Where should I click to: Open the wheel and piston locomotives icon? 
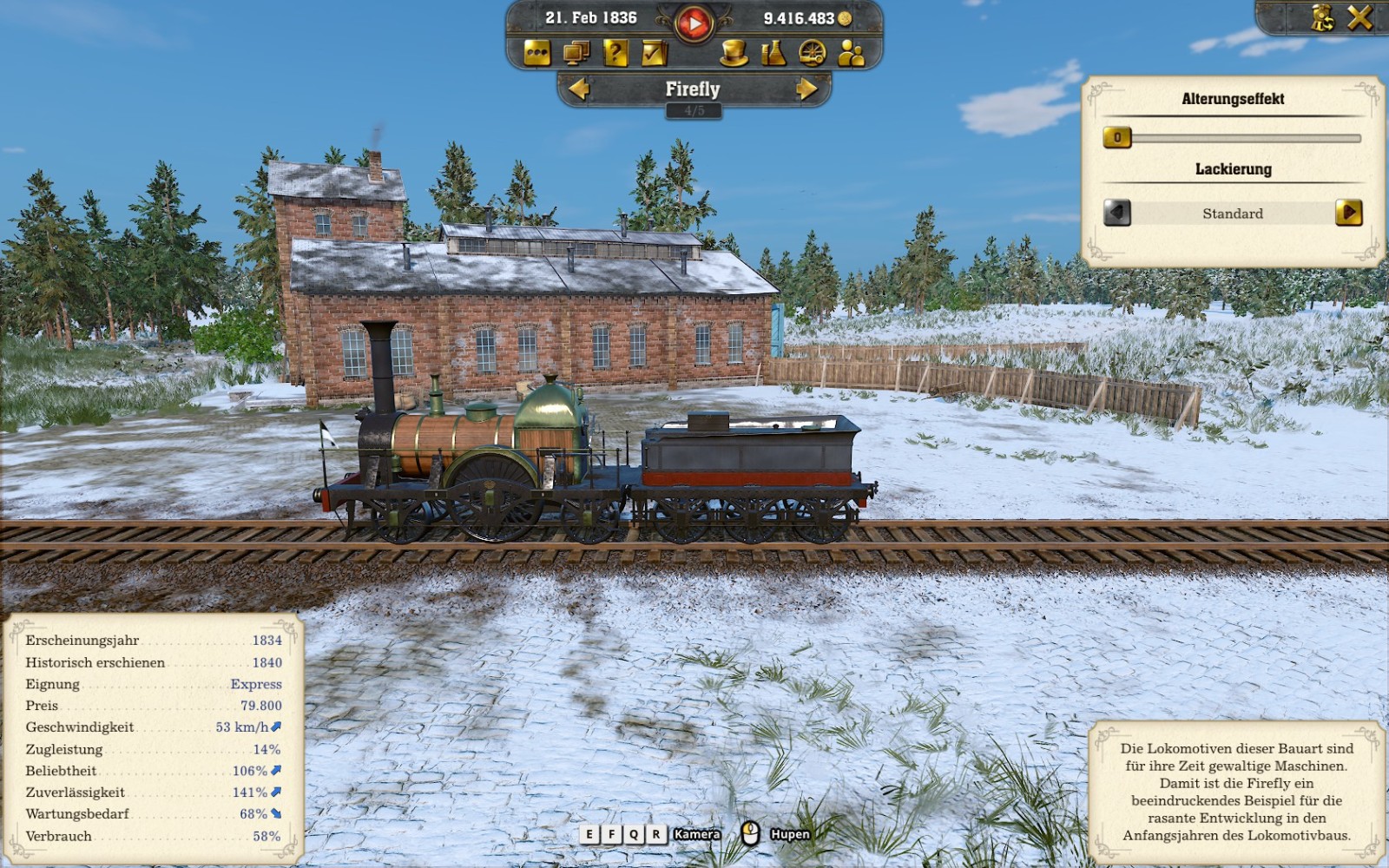click(x=813, y=54)
